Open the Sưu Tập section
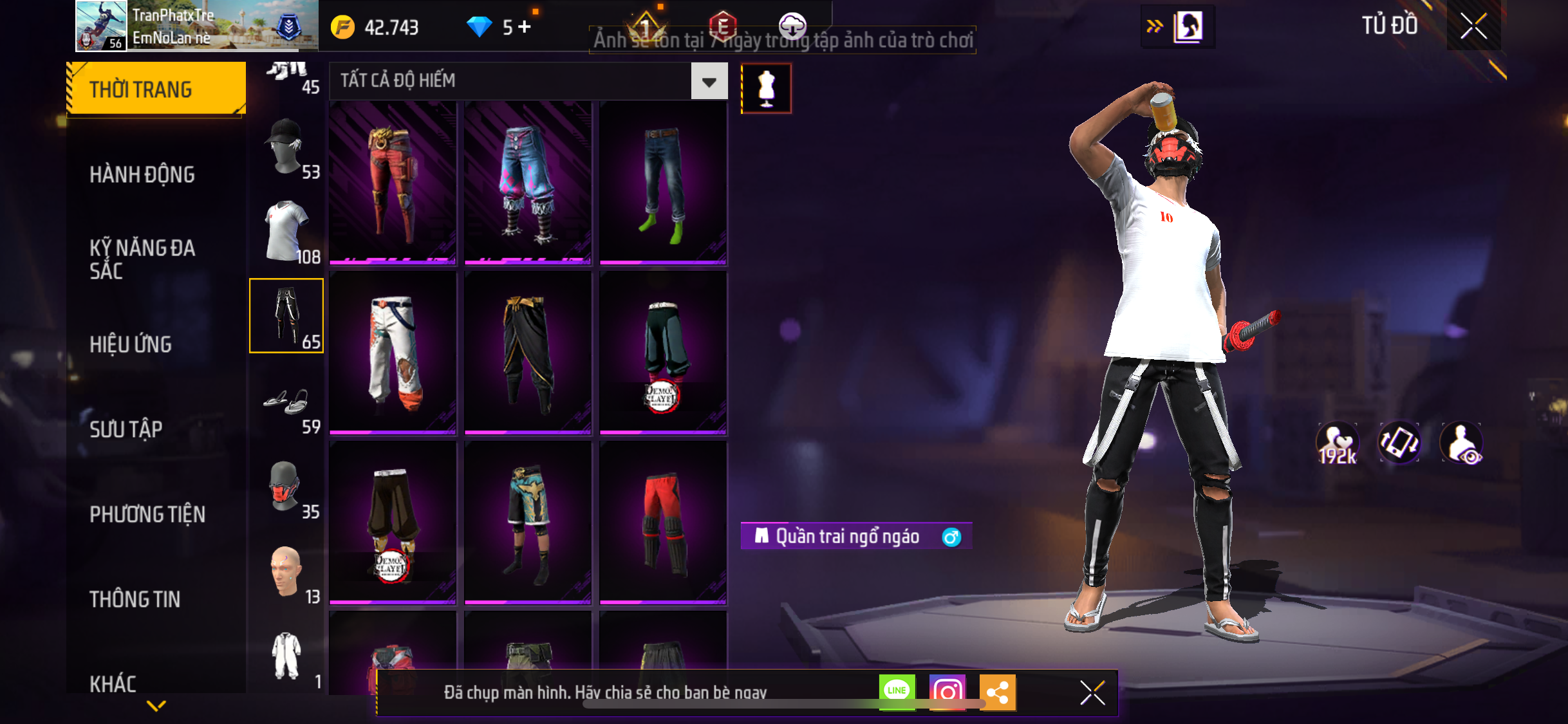 [x=126, y=429]
